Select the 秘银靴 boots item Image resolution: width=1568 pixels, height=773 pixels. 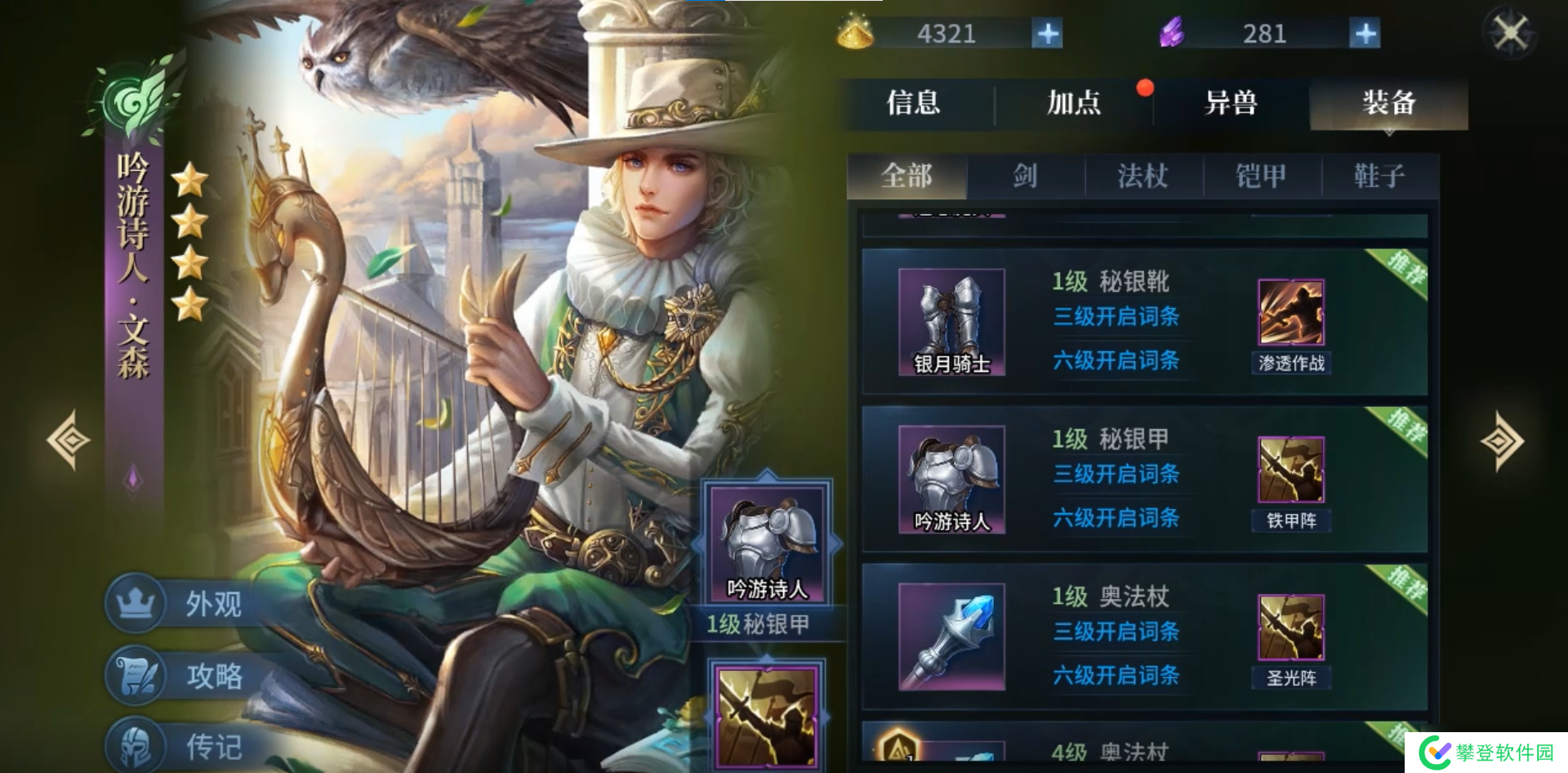tap(951, 322)
